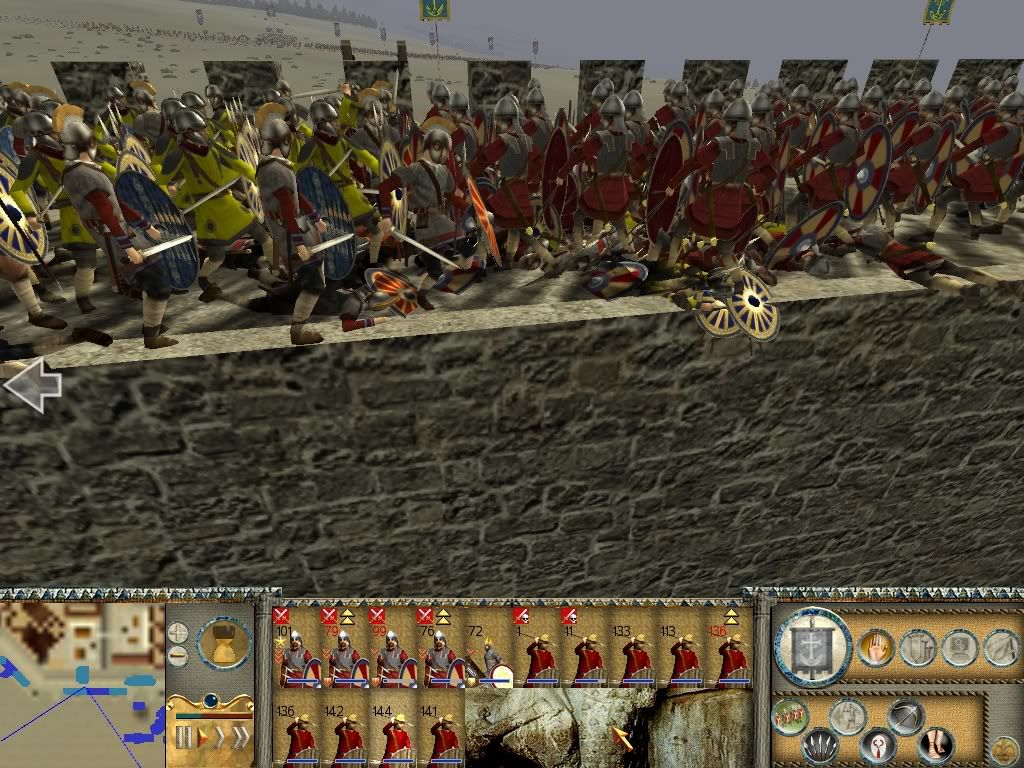1024x768 pixels.
Task: Click the group units soldiers icon
Action: point(791,717)
